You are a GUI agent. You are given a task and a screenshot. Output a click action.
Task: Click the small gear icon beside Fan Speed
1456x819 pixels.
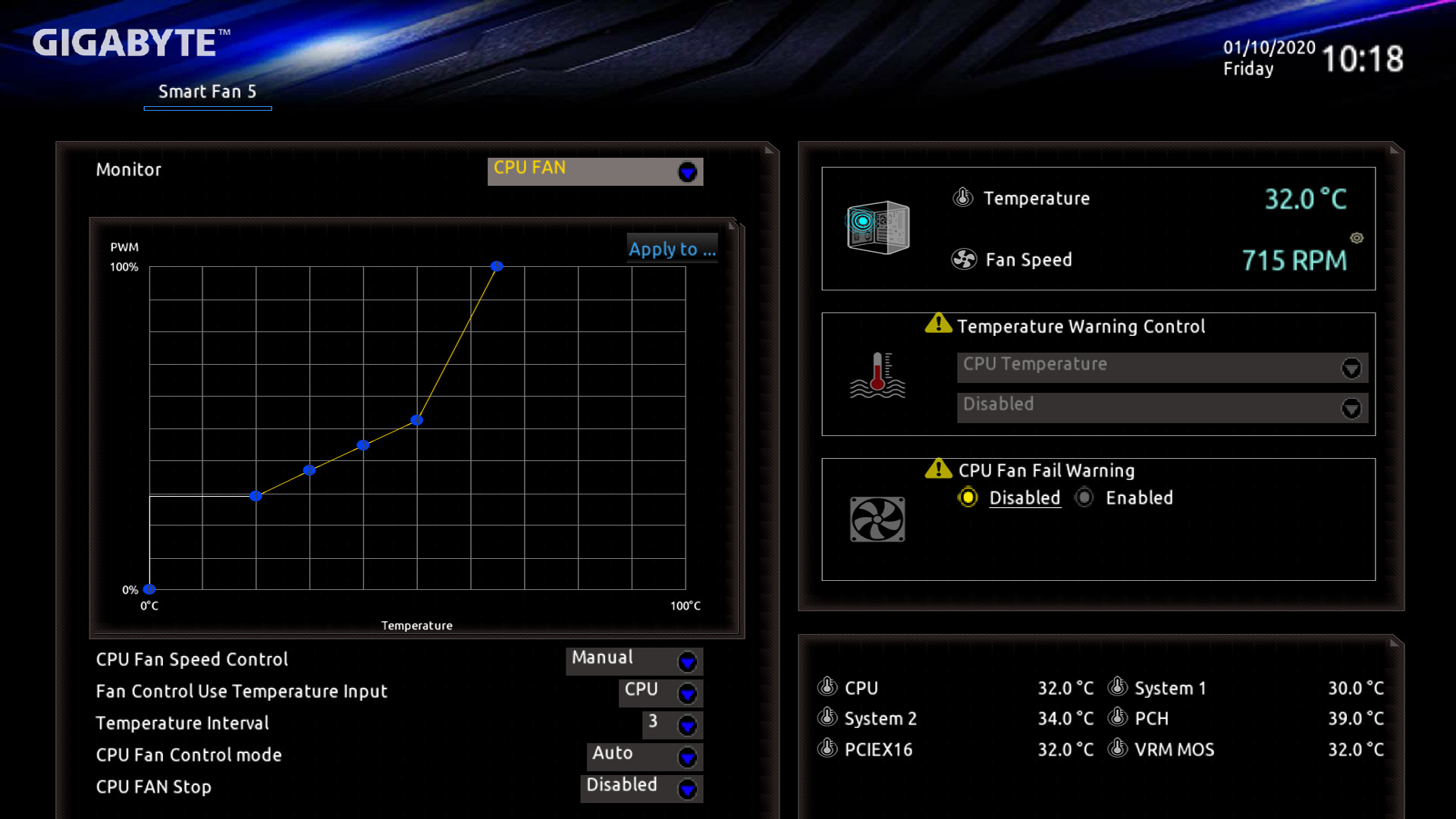pos(1357,238)
